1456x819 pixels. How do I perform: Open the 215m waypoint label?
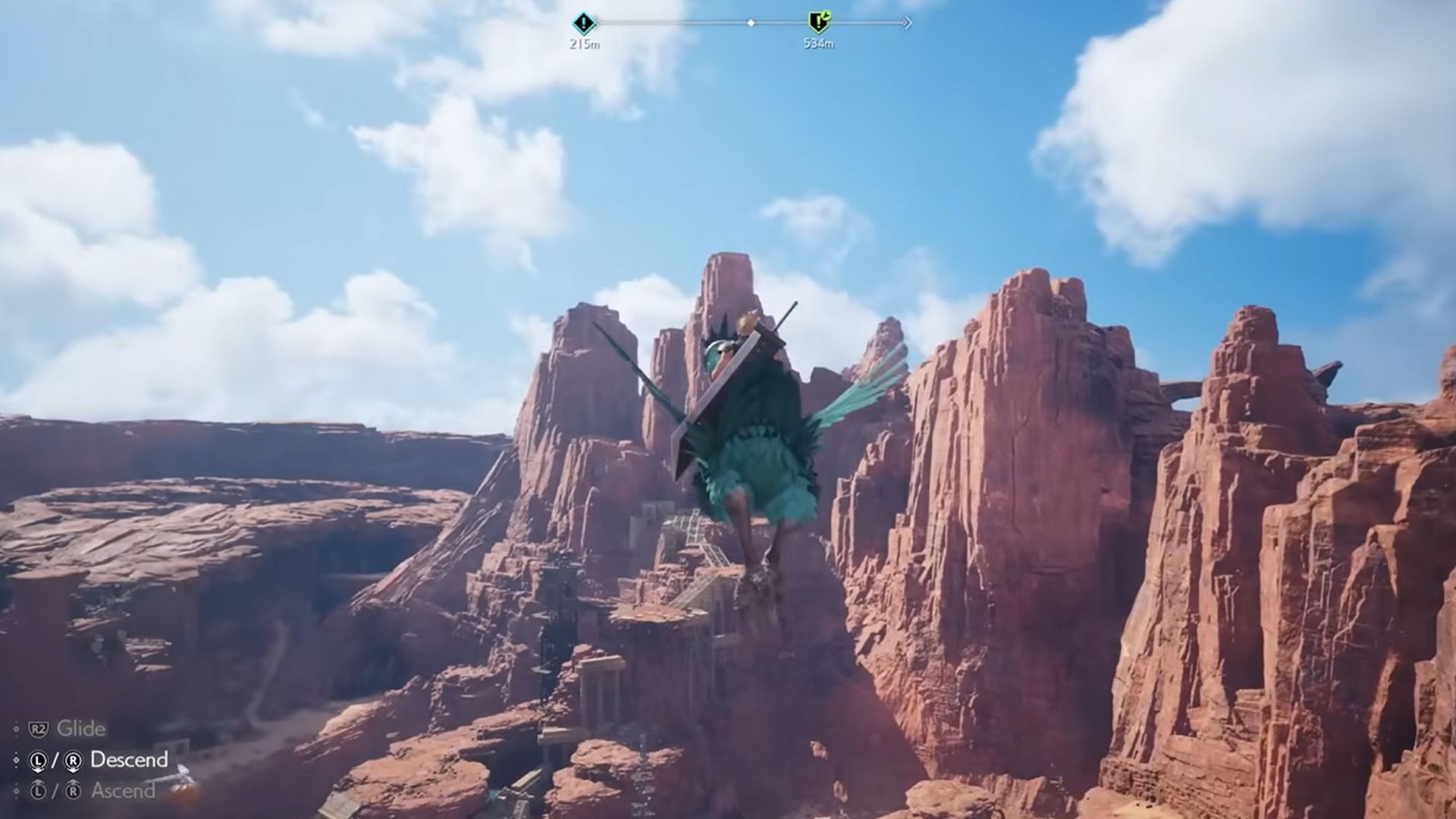click(584, 43)
